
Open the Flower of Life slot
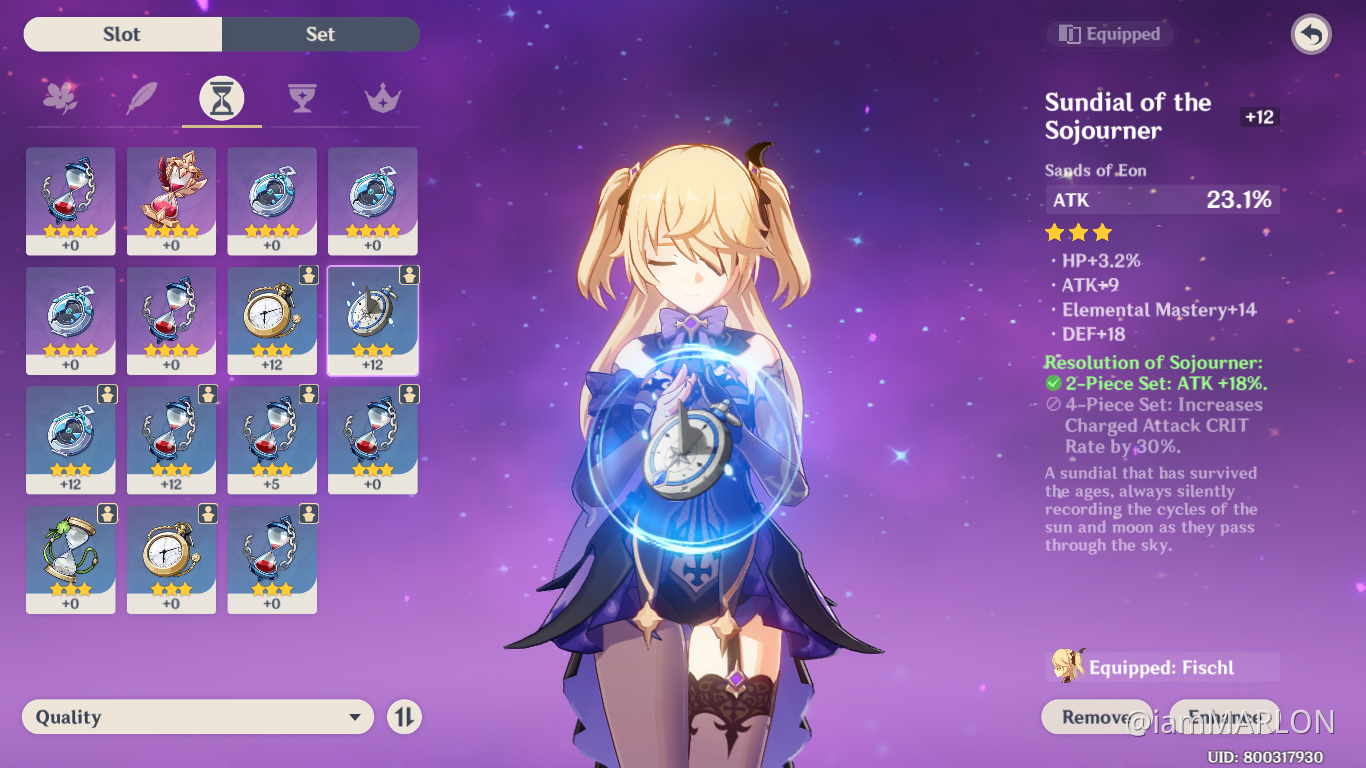click(x=60, y=97)
